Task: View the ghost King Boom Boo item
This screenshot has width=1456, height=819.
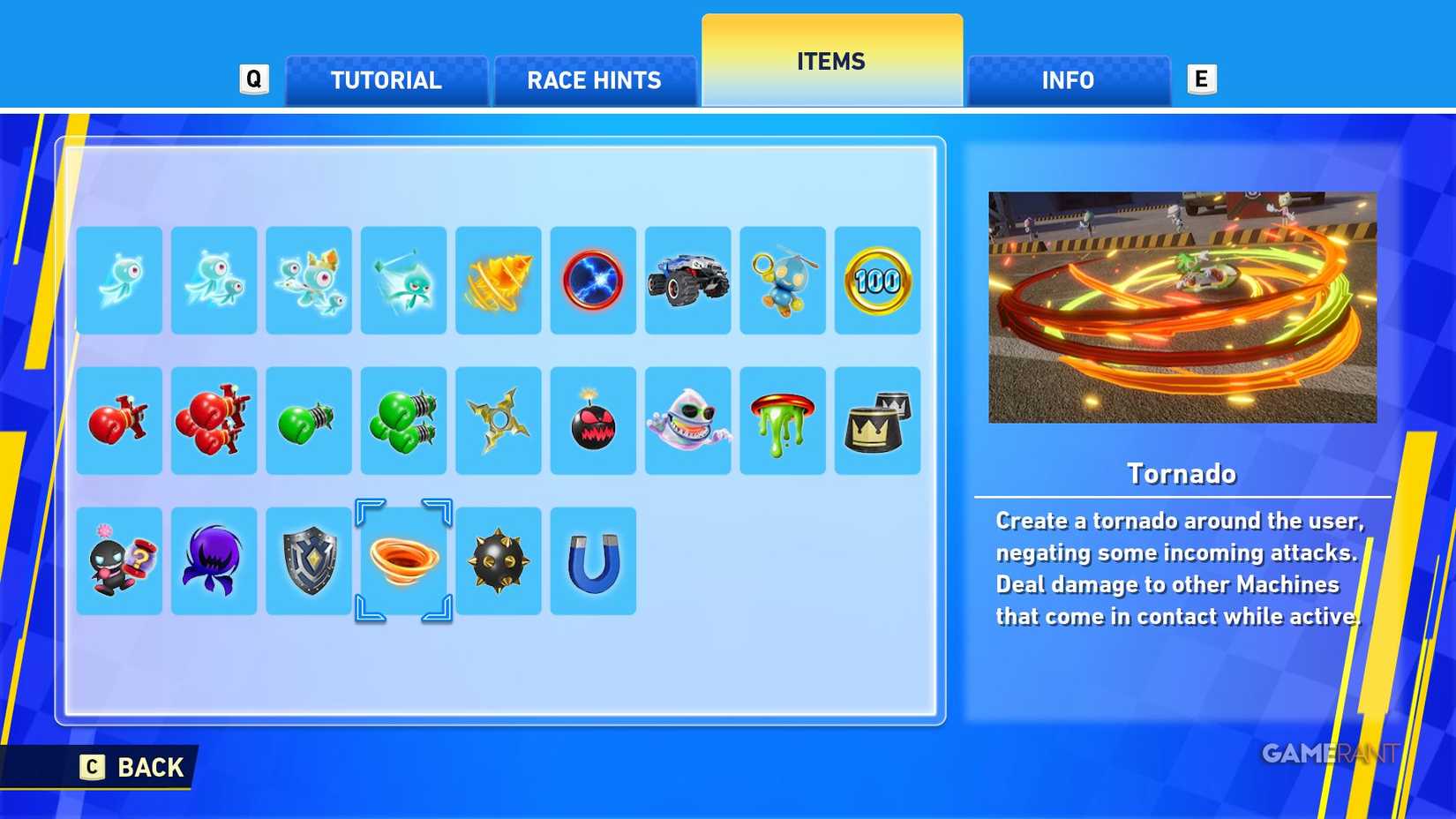Action: coord(687,420)
